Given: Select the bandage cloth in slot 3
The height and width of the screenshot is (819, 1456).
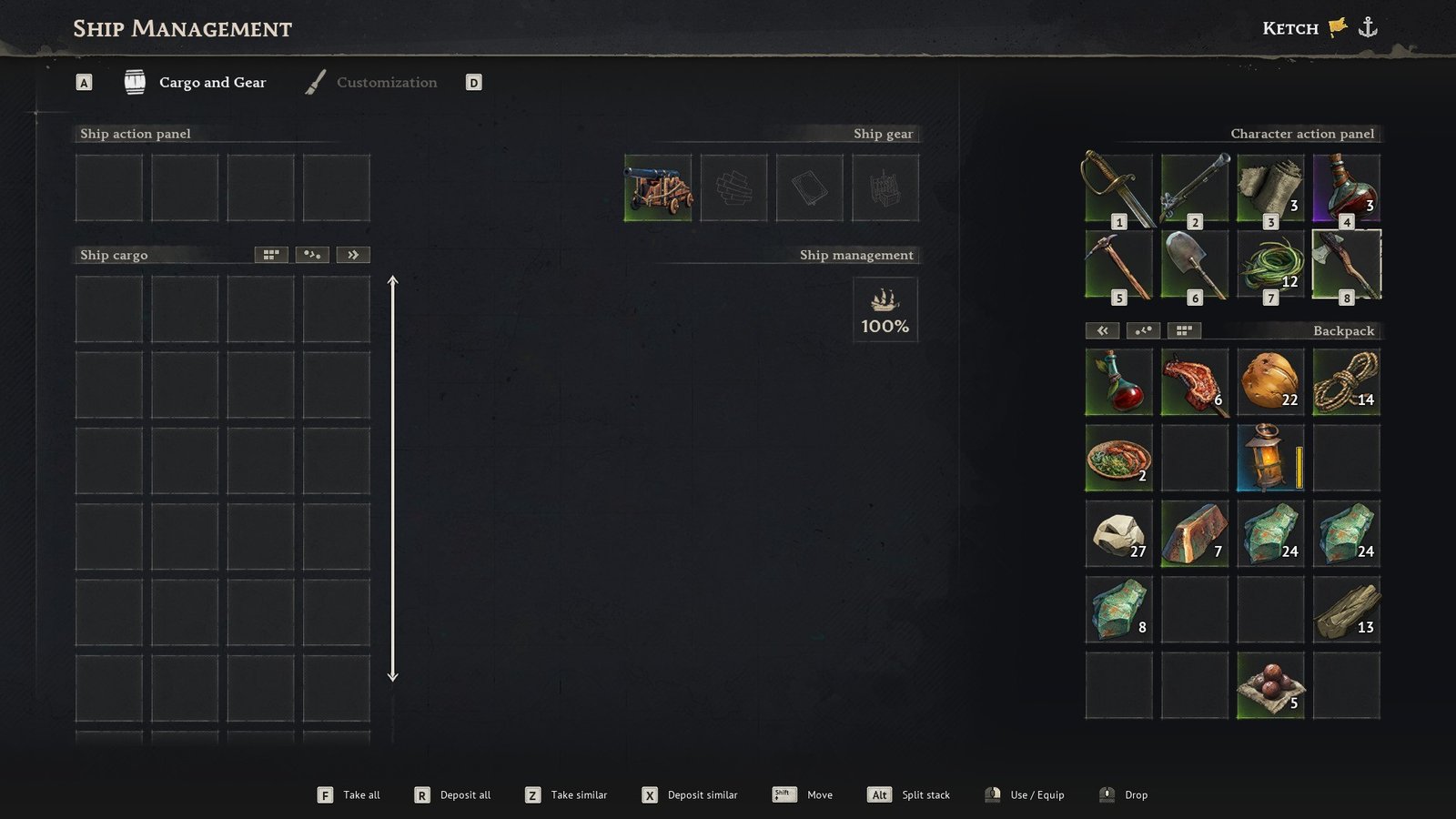Looking at the screenshot, I should click(1270, 188).
